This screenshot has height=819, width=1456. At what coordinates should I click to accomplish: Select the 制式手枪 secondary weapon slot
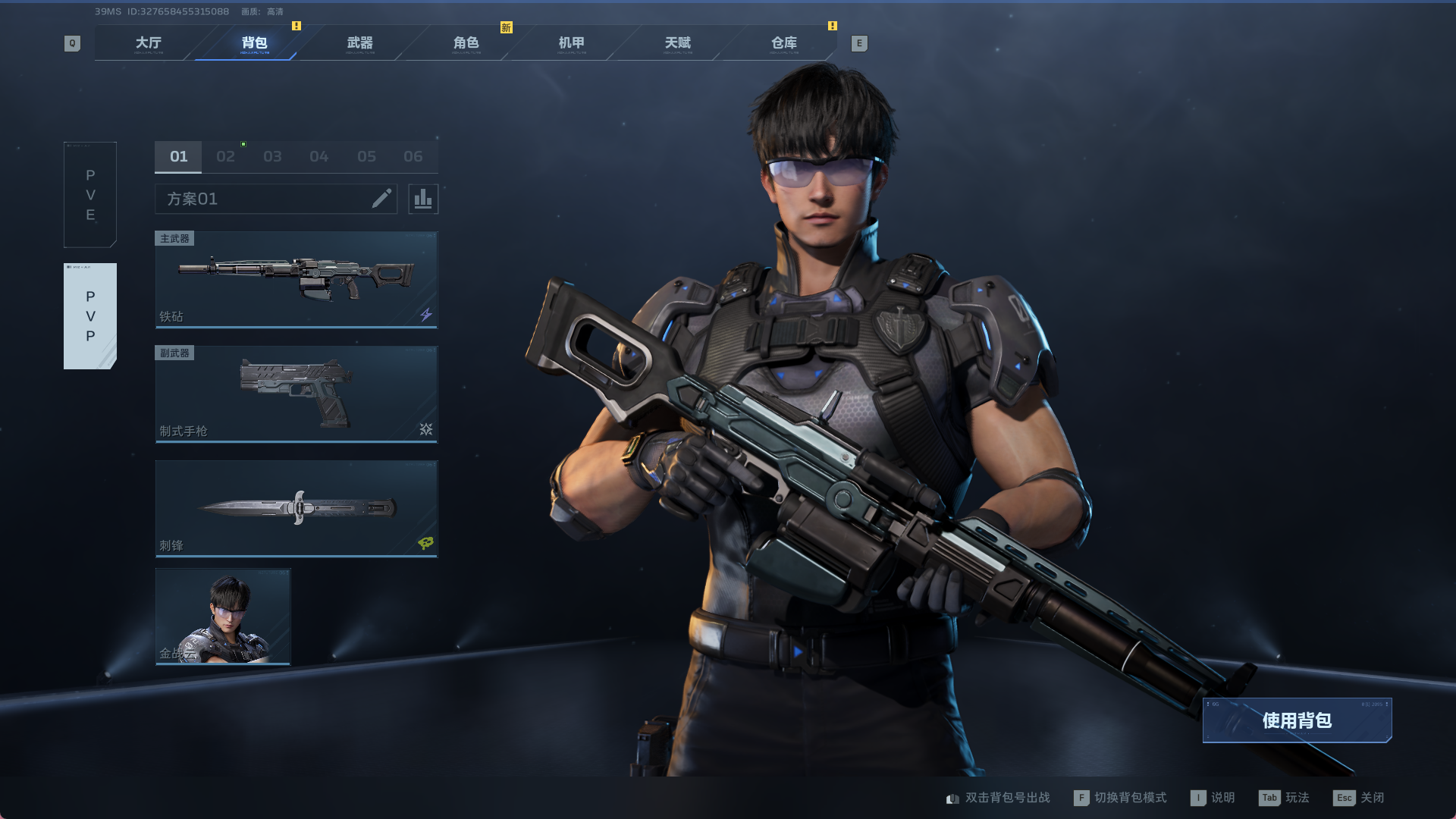[x=297, y=394]
